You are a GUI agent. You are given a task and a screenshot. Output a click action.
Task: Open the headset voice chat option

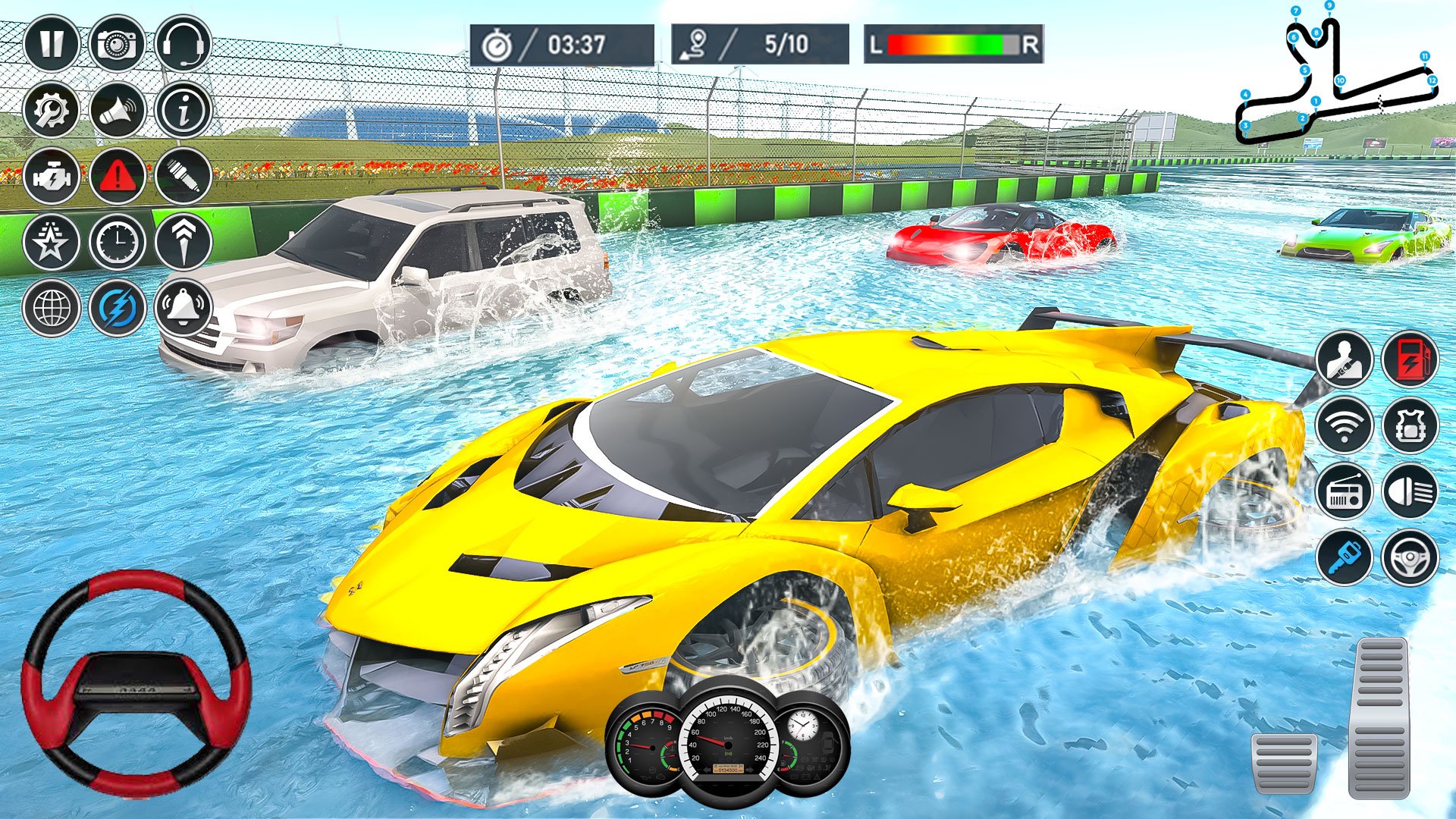(x=182, y=47)
